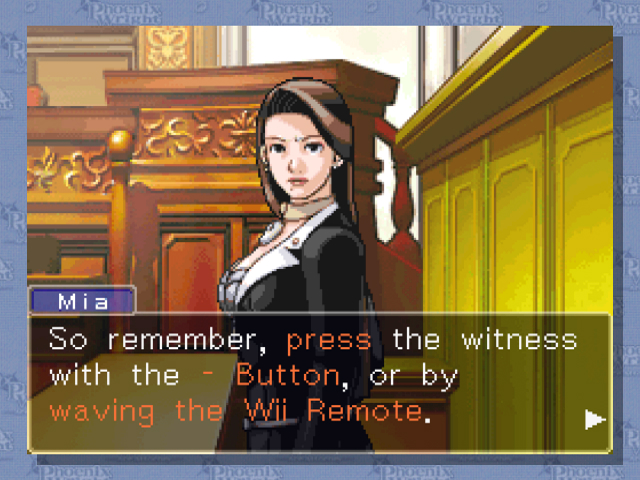Advance dialogue with the white arrow

[x=595, y=419]
